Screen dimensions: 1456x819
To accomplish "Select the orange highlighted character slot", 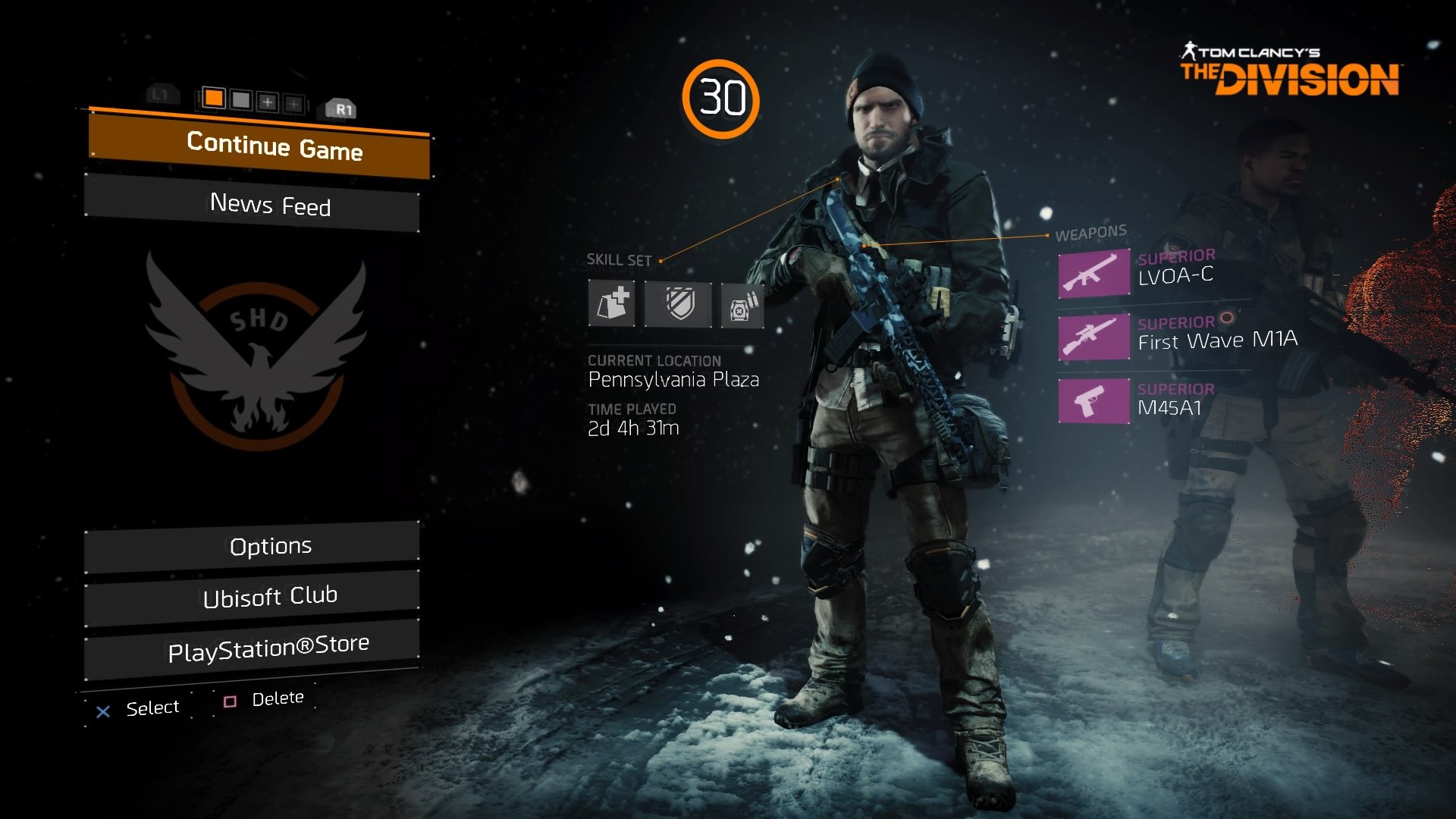I will click(214, 98).
